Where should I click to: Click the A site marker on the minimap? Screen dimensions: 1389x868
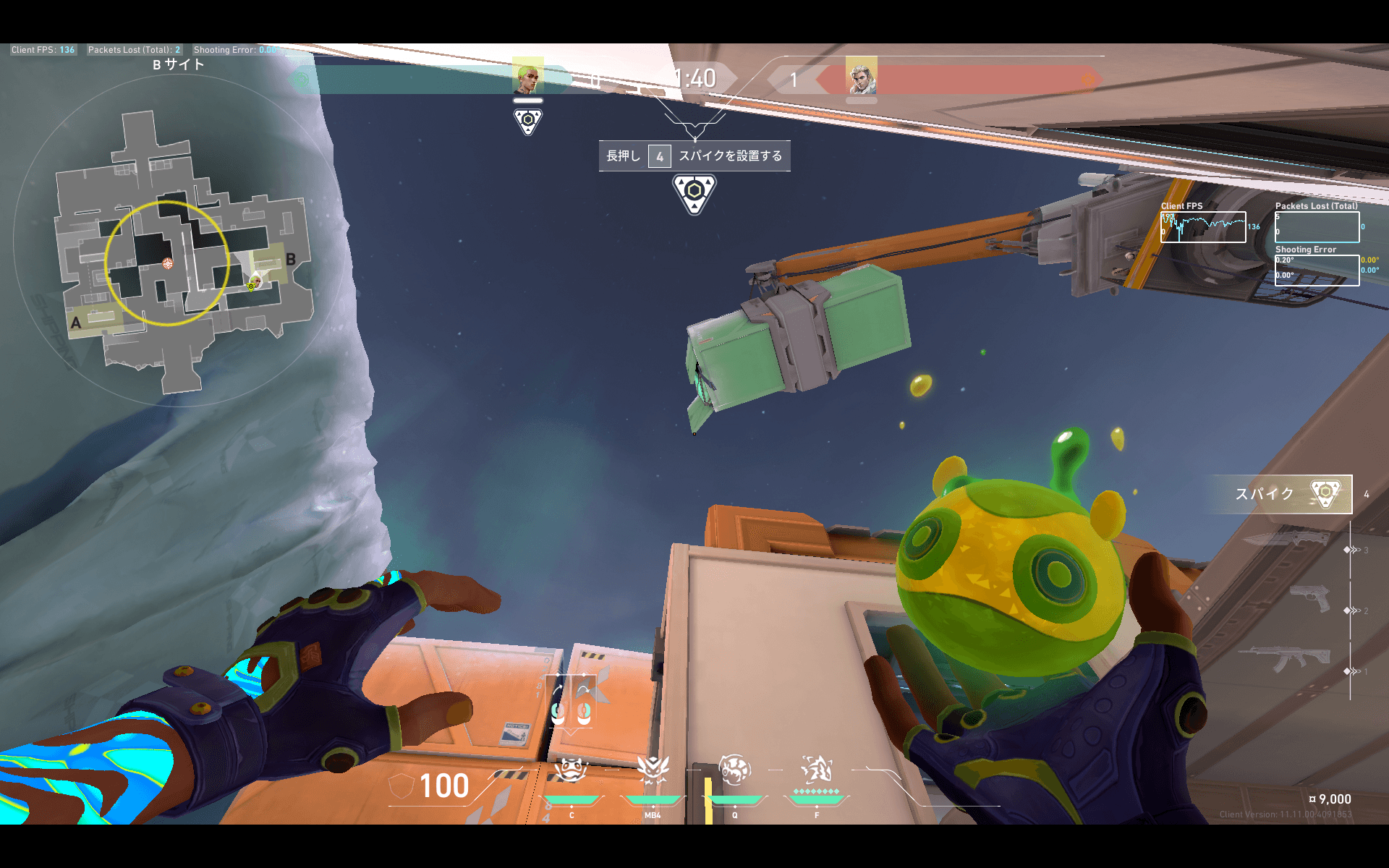pos(76,323)
